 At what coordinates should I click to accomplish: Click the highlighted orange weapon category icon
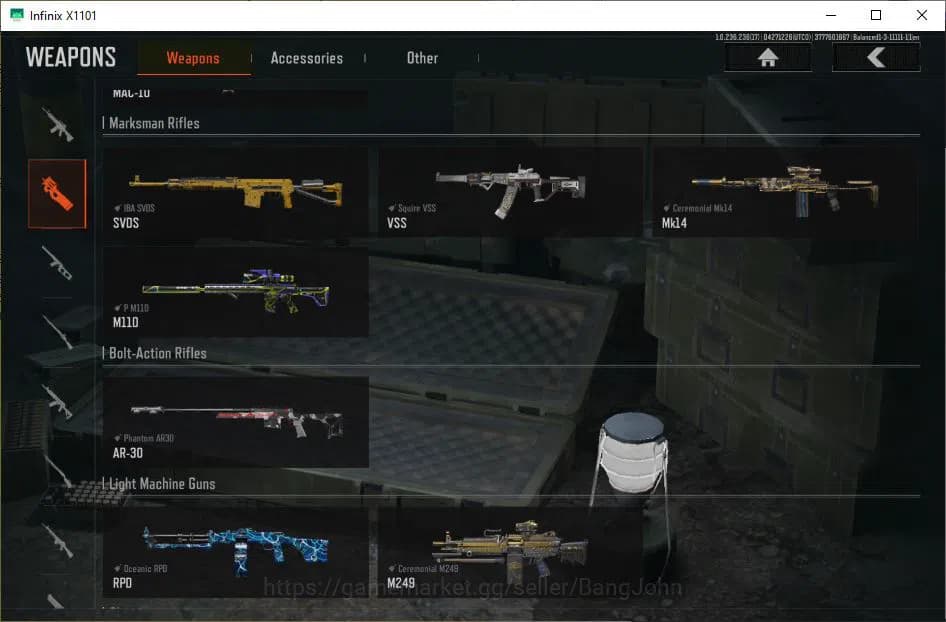click(57, 193)
